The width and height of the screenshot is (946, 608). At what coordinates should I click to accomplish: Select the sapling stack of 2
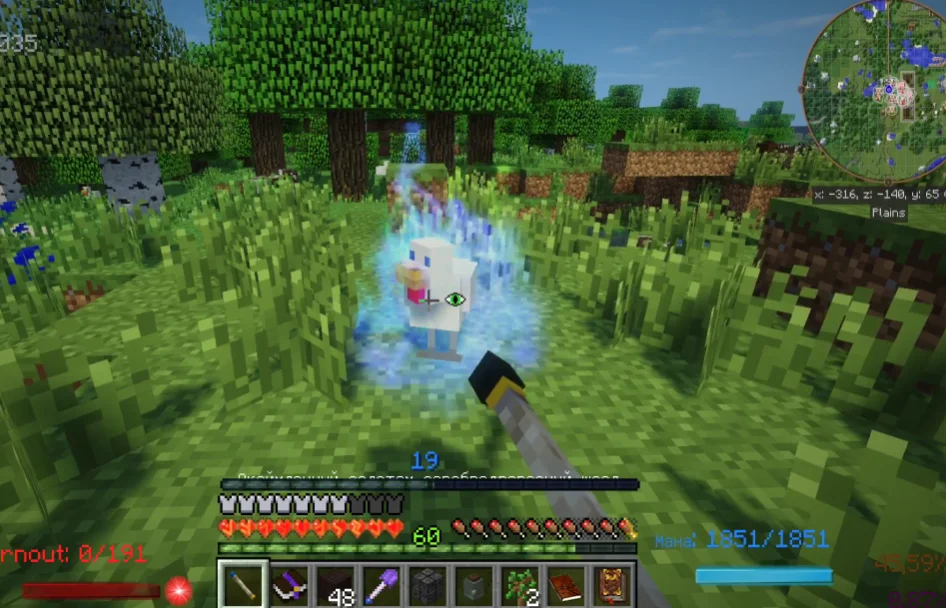(522, 585)
